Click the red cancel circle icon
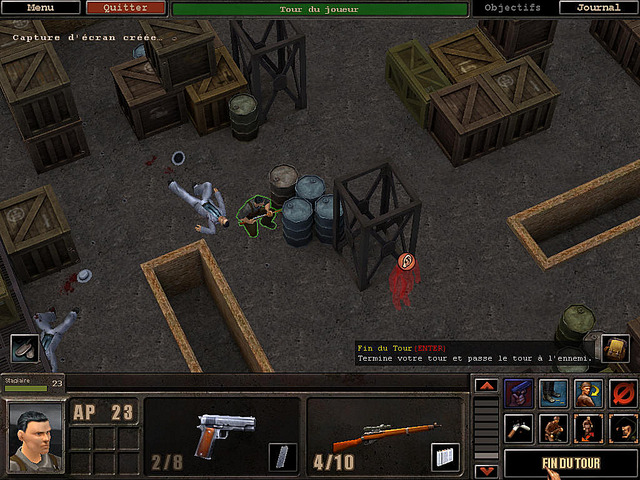Viewport: 640px width, 480px height. coord(623,393)
